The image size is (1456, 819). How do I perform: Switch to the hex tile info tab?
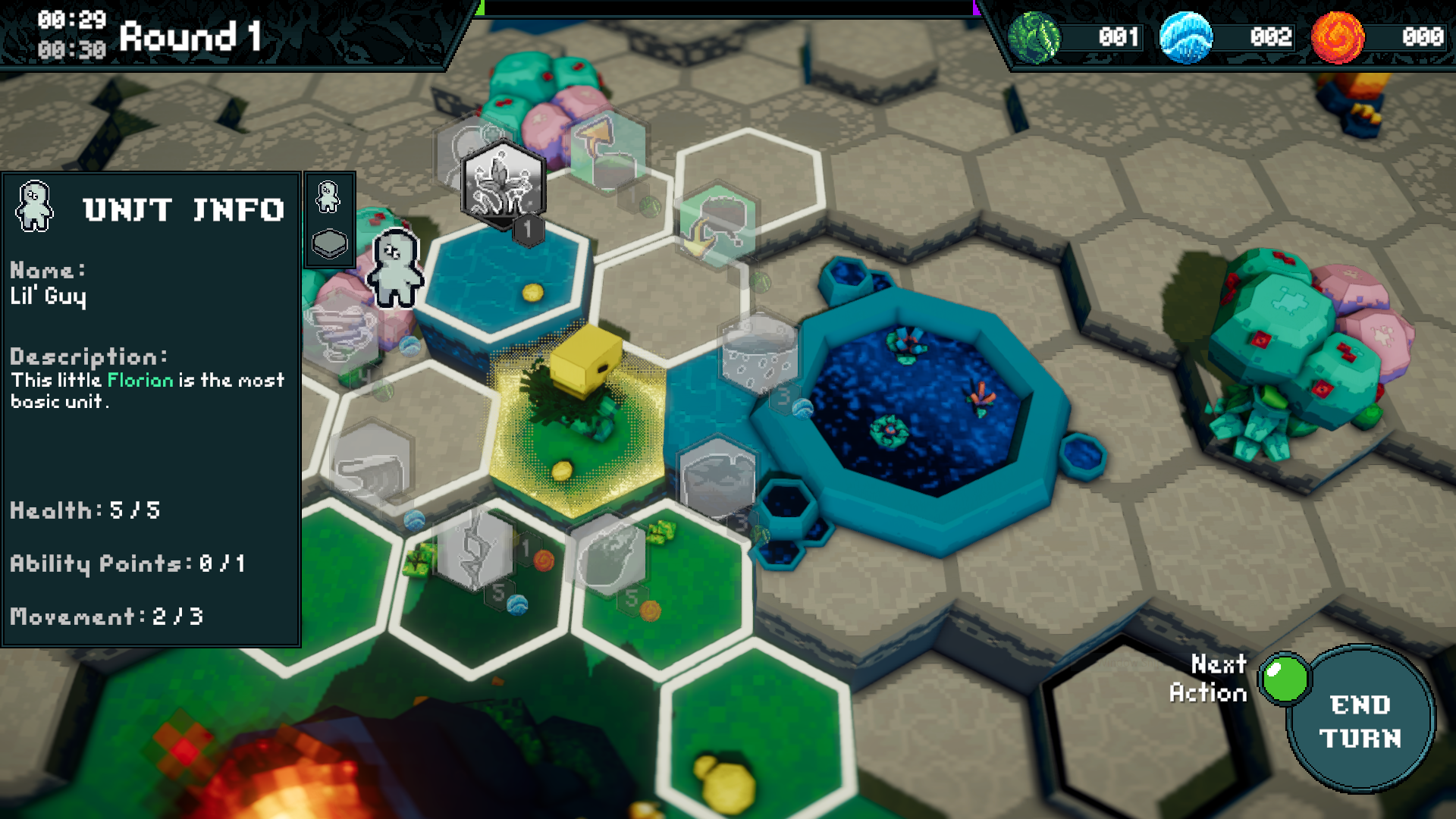tap(330, 244)
